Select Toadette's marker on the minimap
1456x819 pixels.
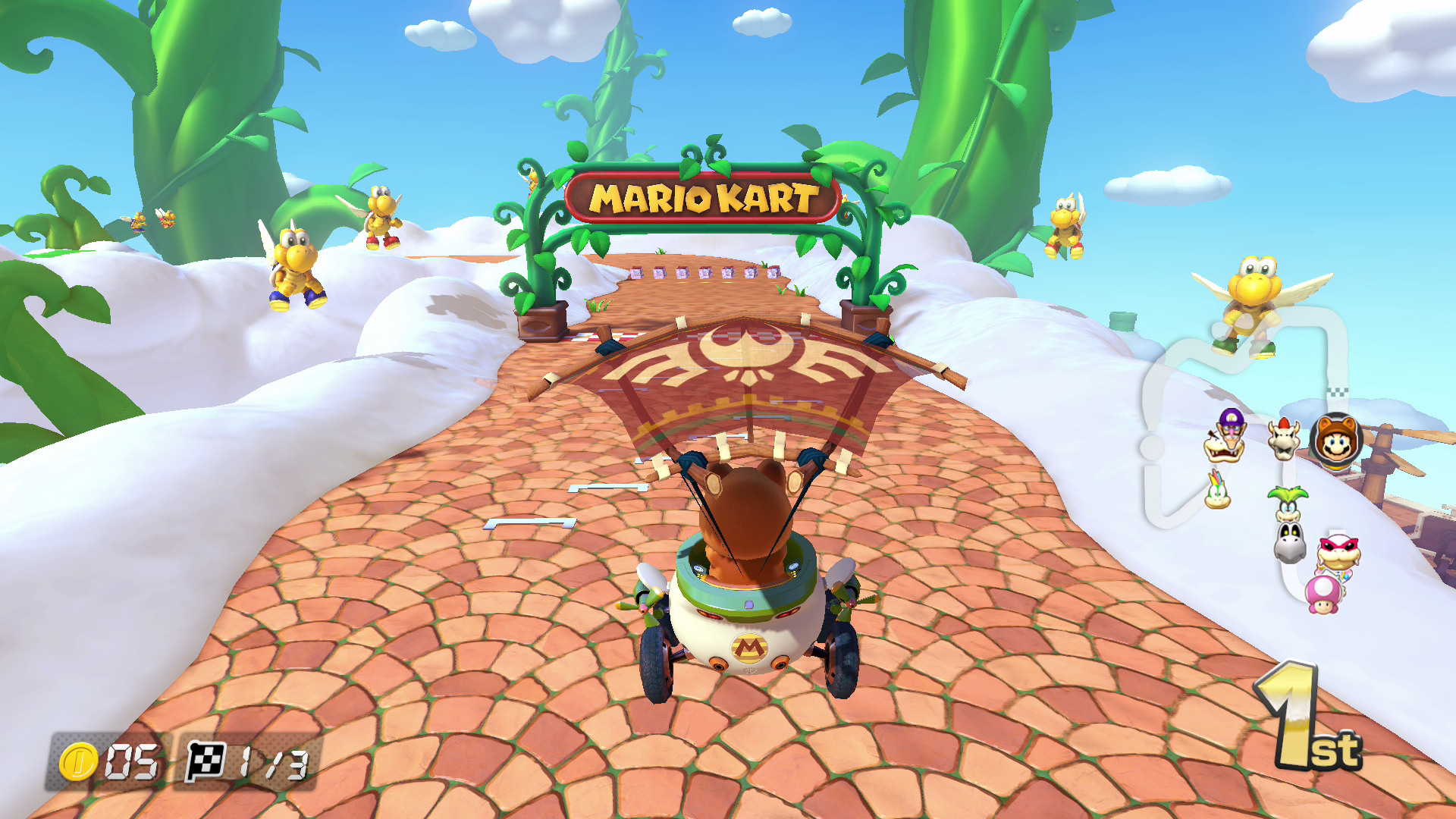1323,594
